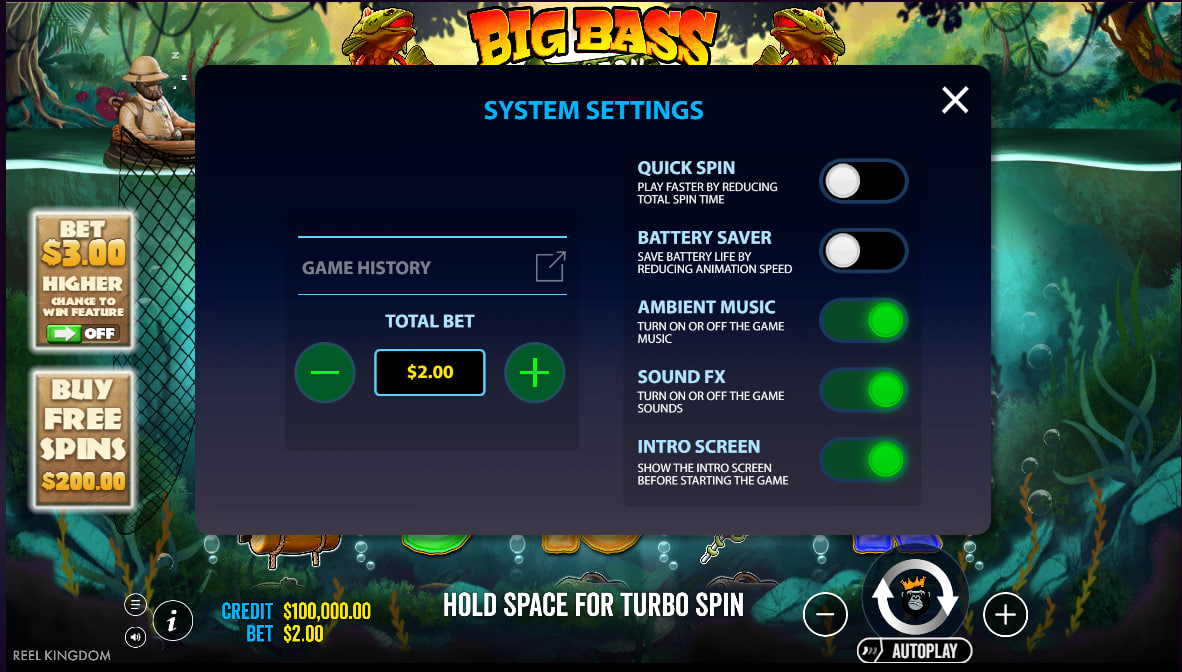1182x672 pixels.
Task: Close the System Settings panel
Action: click(955, 100)
